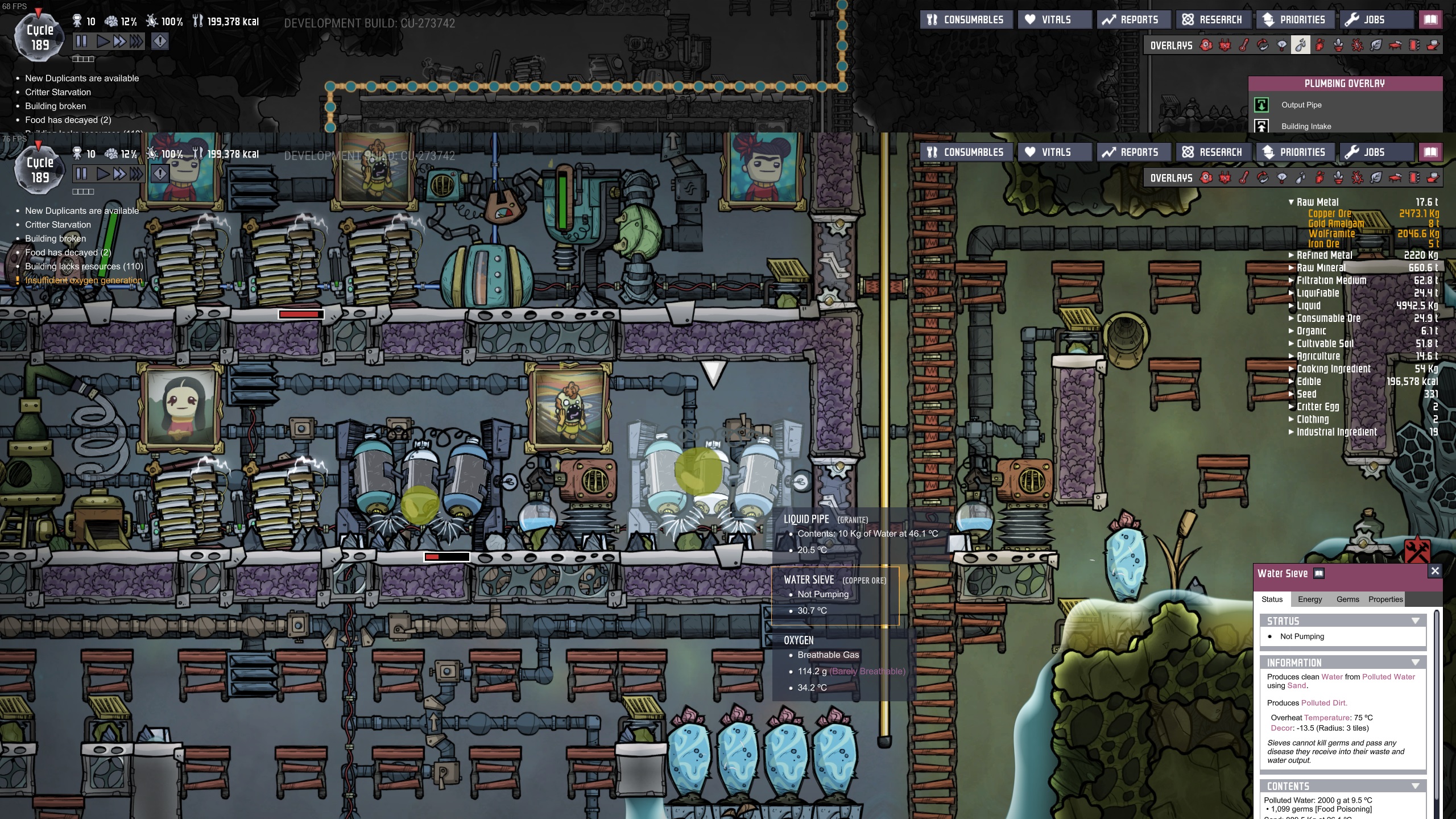Switch to the Germs tab in Water Sieve panel
Viewport: 1456px width, 819px height.
click(x=1349, y=599)
